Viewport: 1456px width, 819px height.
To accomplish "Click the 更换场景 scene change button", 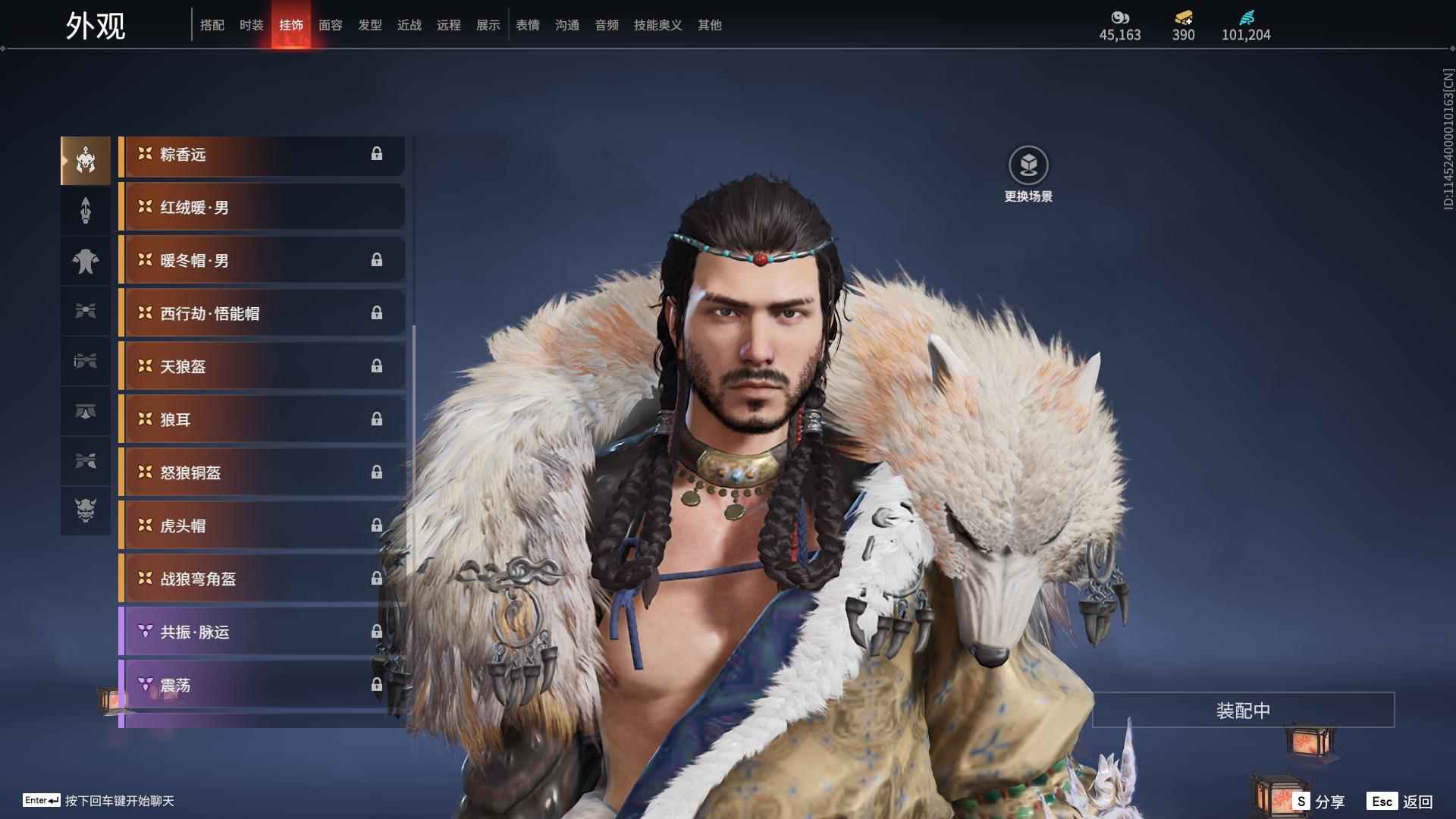I will tap(1028, 174).
